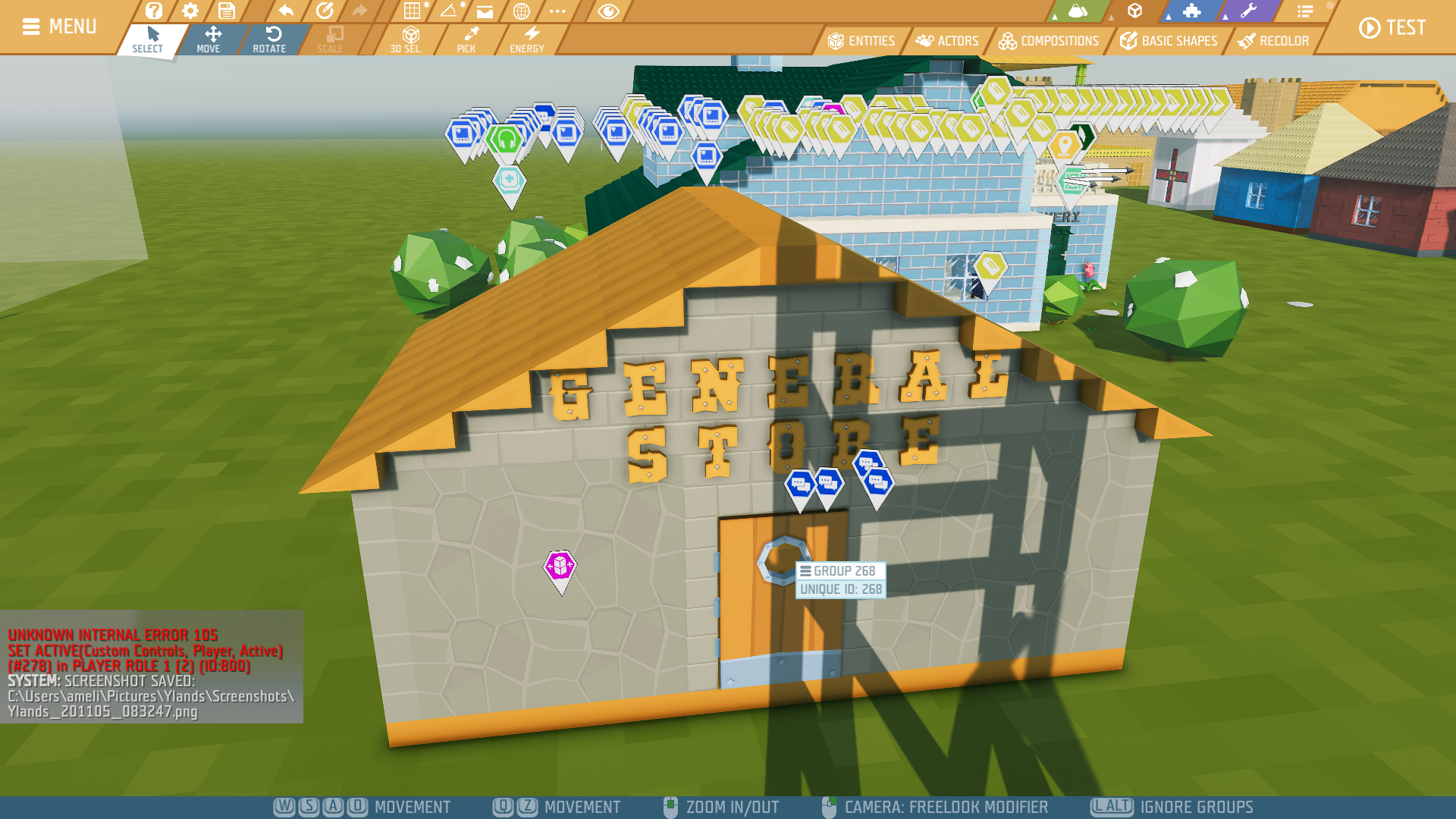Show the Compositions panel
1456x819 pixels.
coord(1049,41)
